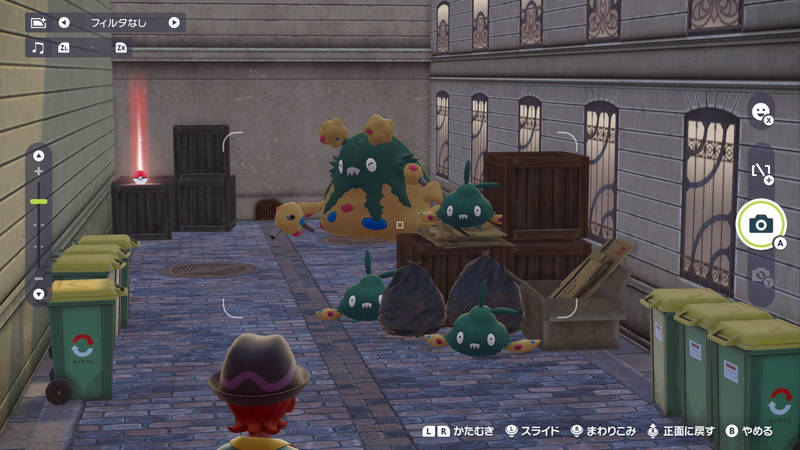The image size is (800, 450).
Task: Select the music note icon
Action: [x=38, y=47]
